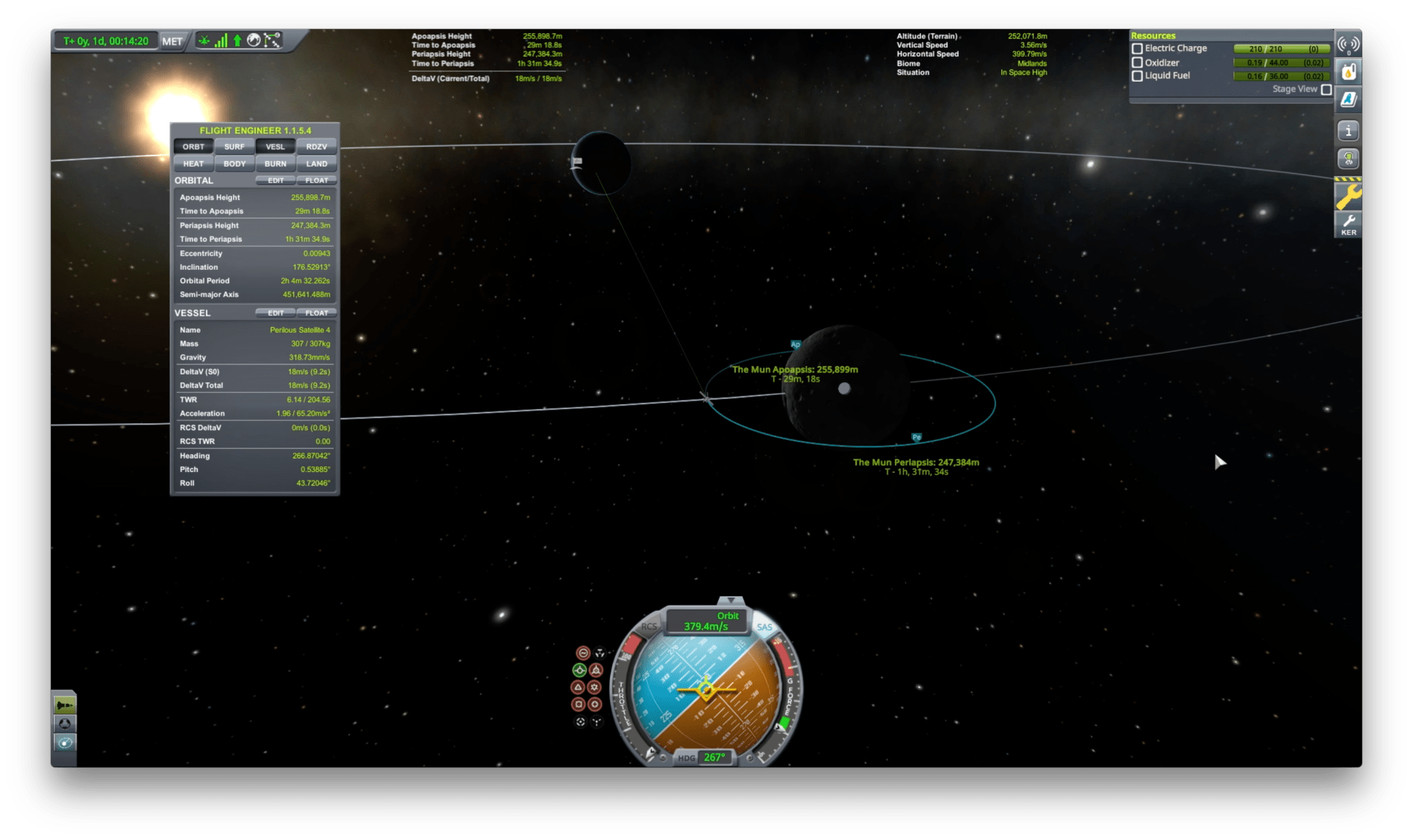Edit the ORBITAL readout section
This screenshot has width=1413, height=840.
click(275, 181)
